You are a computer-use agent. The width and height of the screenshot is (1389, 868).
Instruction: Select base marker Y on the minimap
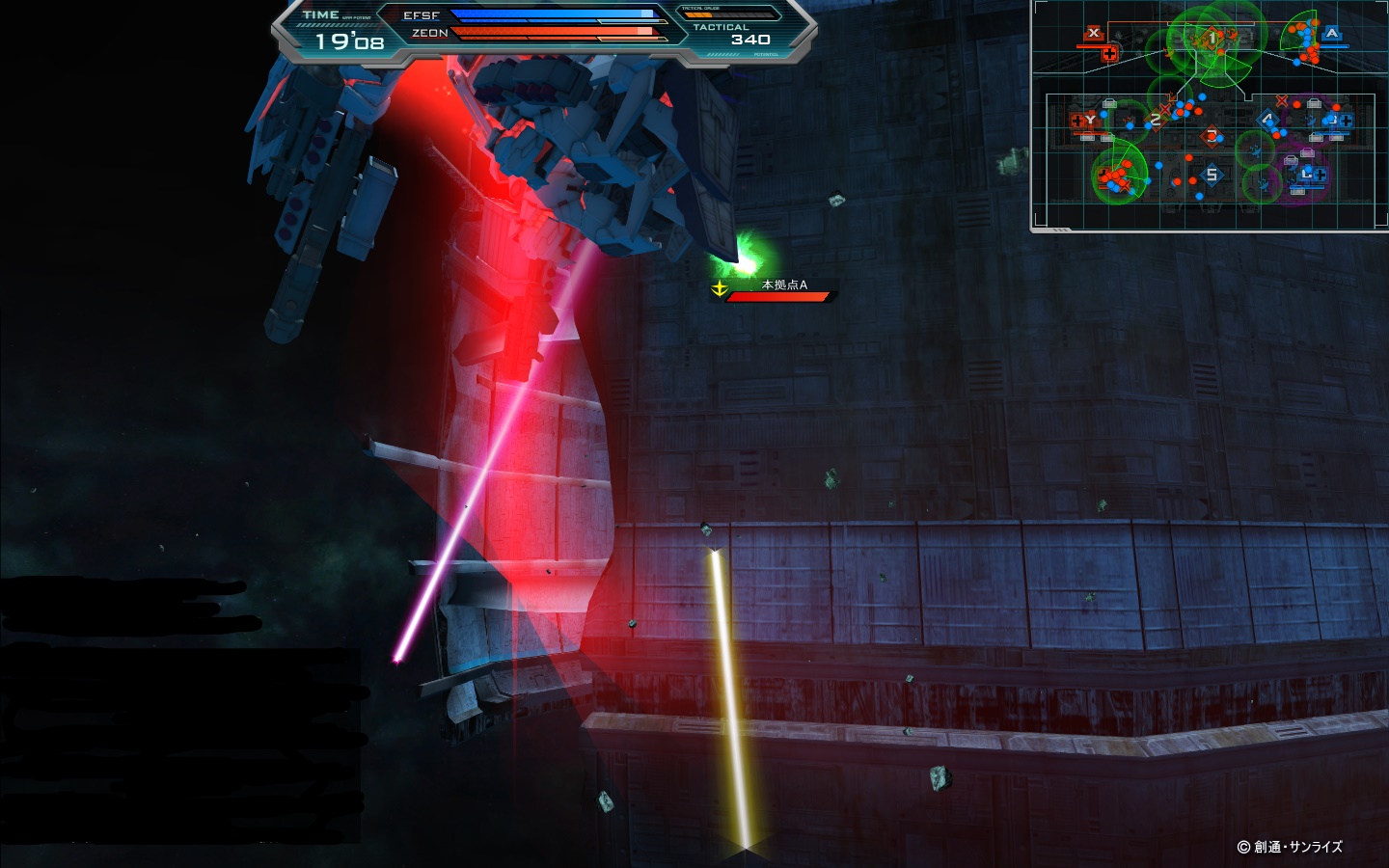(x=1090, y=120)
